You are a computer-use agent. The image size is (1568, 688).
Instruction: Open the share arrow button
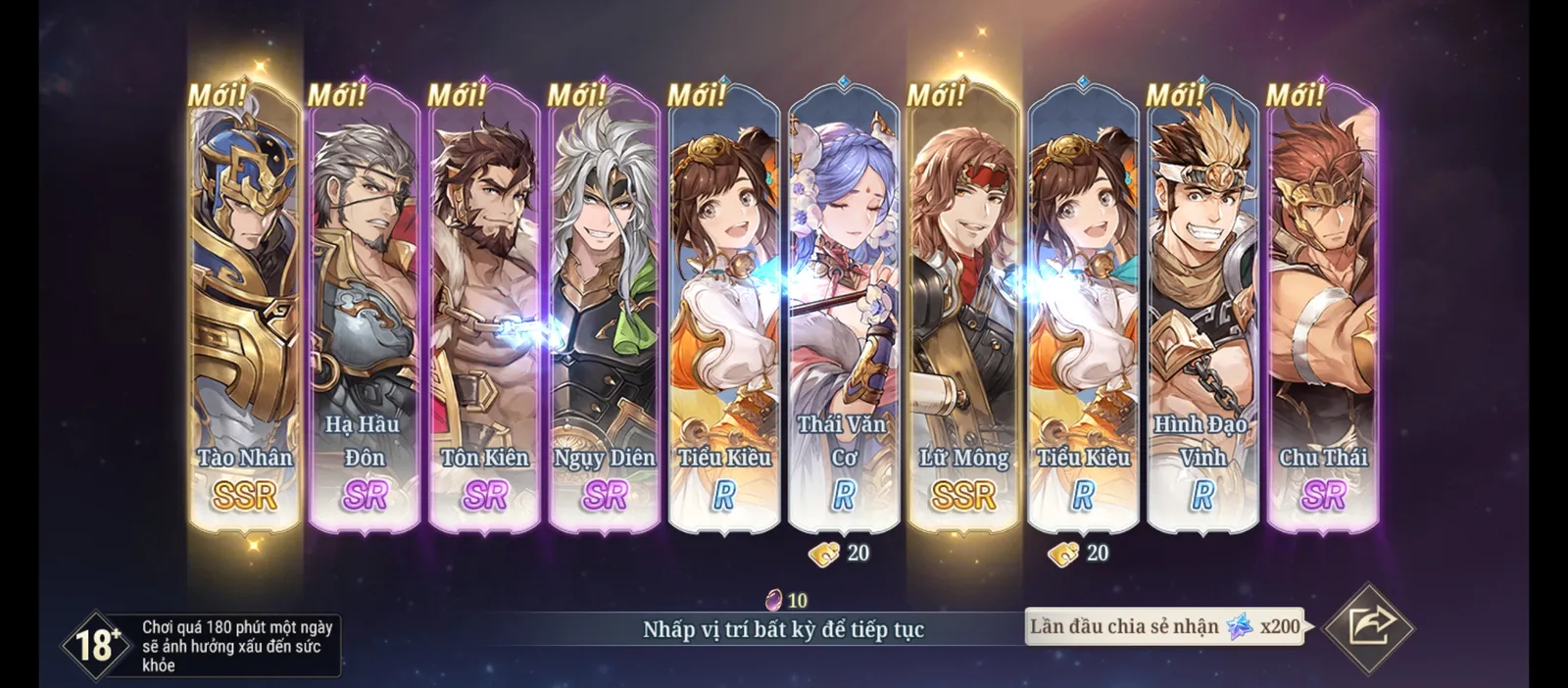point(1368,627)
